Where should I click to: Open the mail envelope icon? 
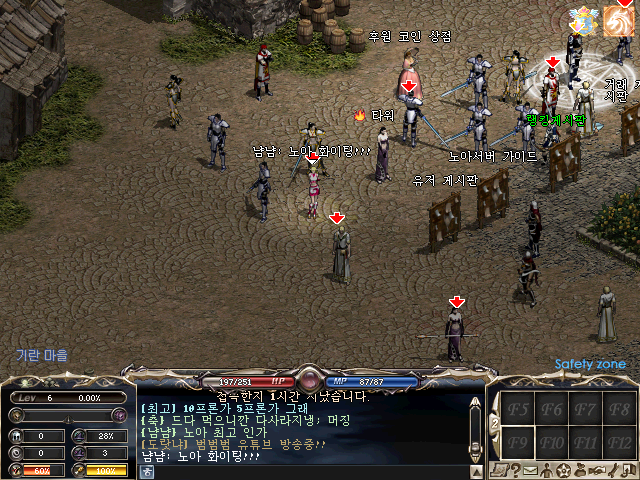pos(530,471)
